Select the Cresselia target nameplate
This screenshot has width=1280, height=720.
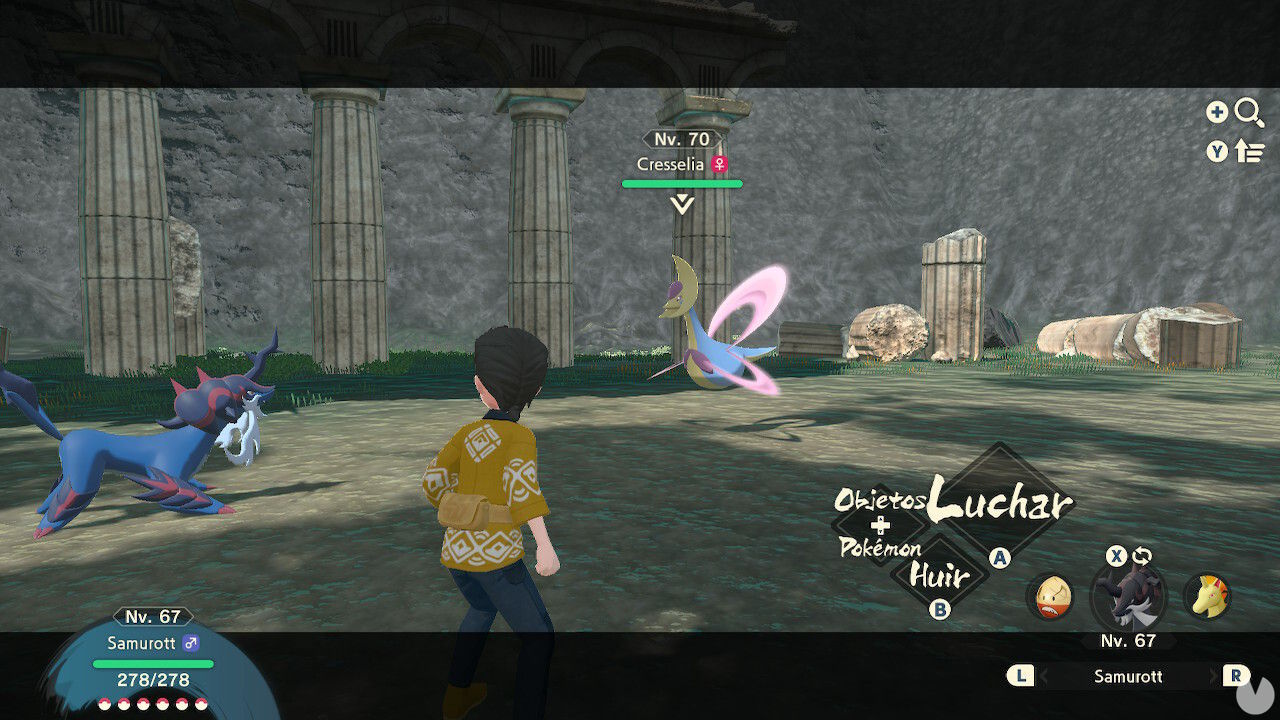point(682,164)
